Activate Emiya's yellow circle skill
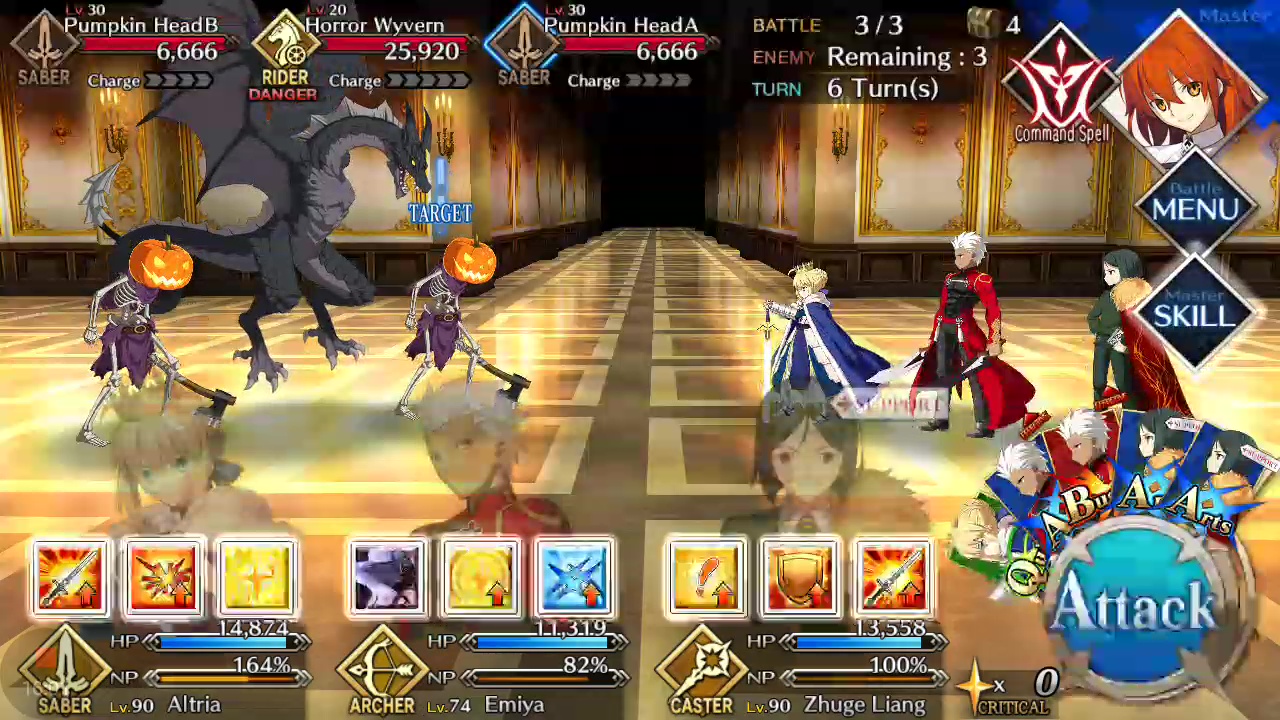Viewport: 1280px width, 720px height. pyautogui.click(x=481, y=578)
